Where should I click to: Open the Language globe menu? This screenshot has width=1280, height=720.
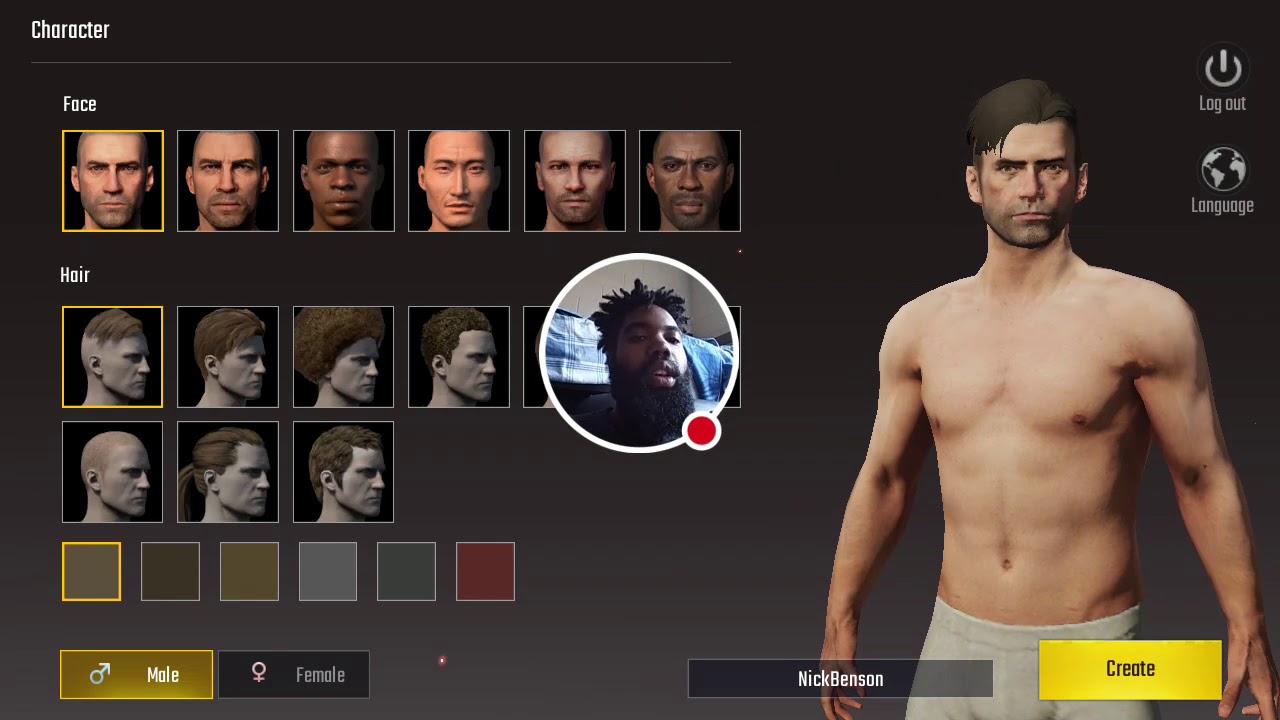(x=1222, y=172)
